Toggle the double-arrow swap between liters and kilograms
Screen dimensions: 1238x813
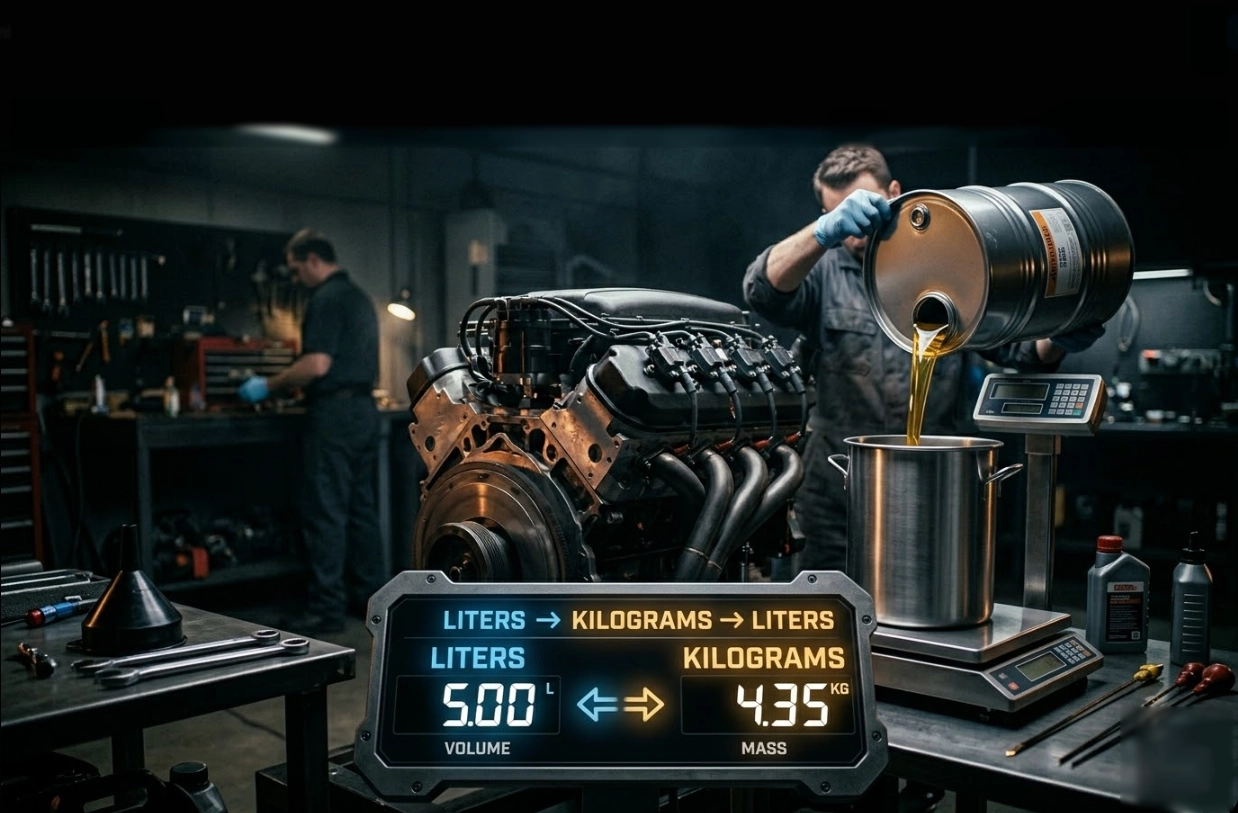(621, 705)
